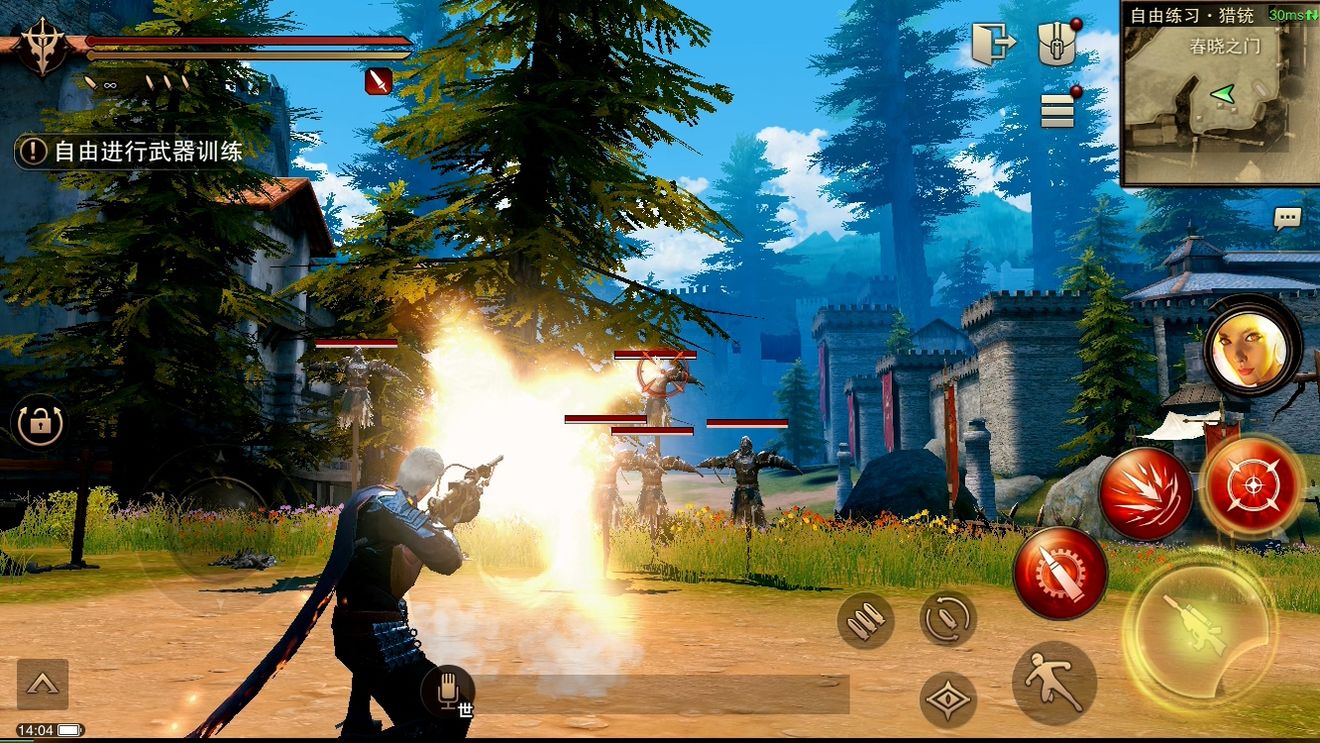Use the red burst shot skill
Viewport: 1320px width, 743px height.
1145,493
